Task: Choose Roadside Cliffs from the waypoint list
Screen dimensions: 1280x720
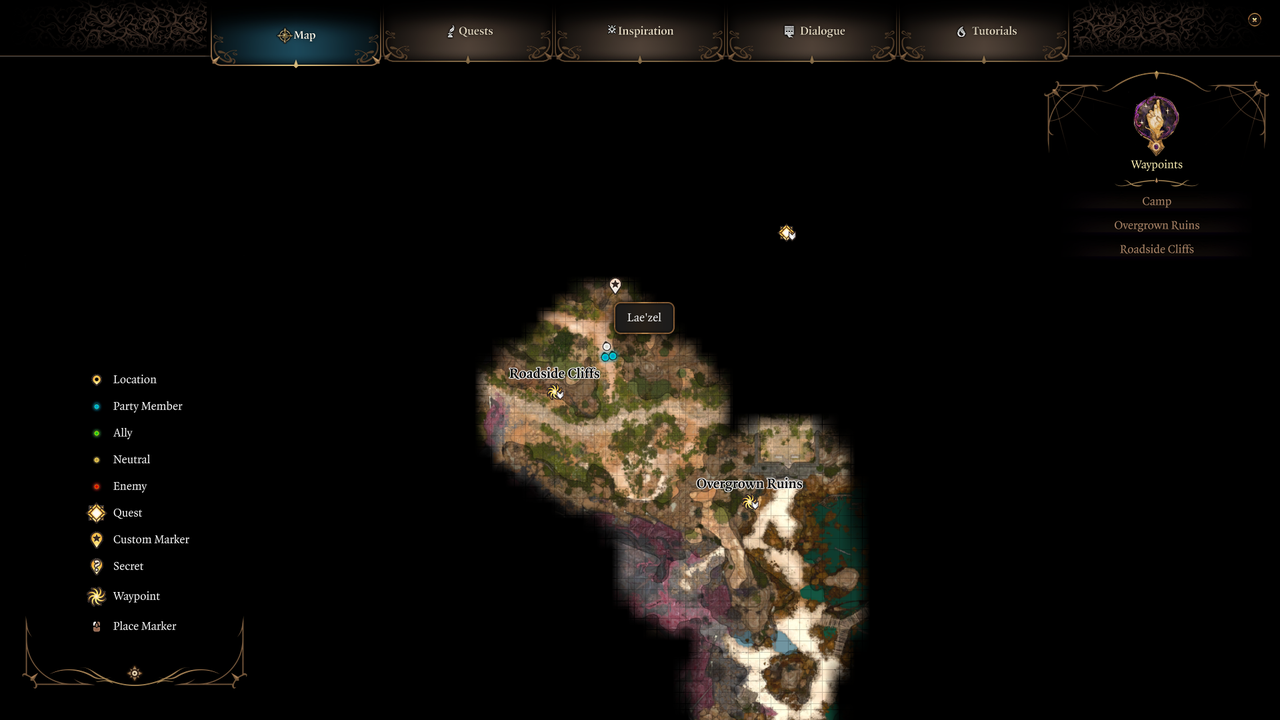Action: 1156,249
